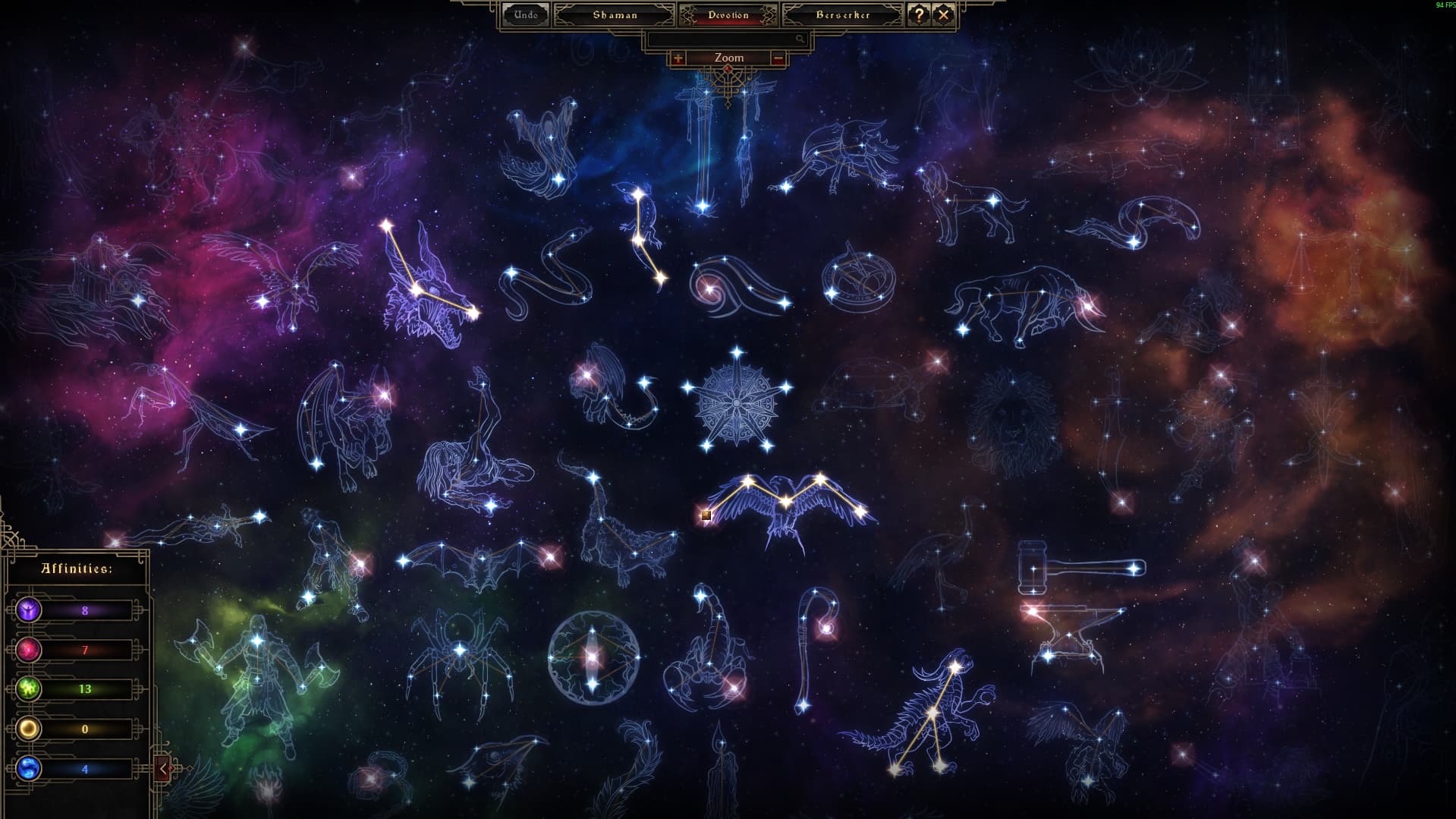Select the yellow ring affinity icon
Screen dimensions: 1456x819
point(30,729)
